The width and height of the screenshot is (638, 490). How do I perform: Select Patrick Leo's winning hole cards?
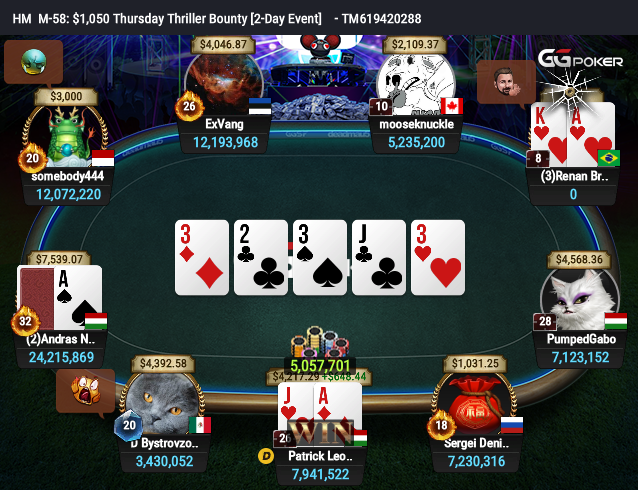(x=319, y=414)
